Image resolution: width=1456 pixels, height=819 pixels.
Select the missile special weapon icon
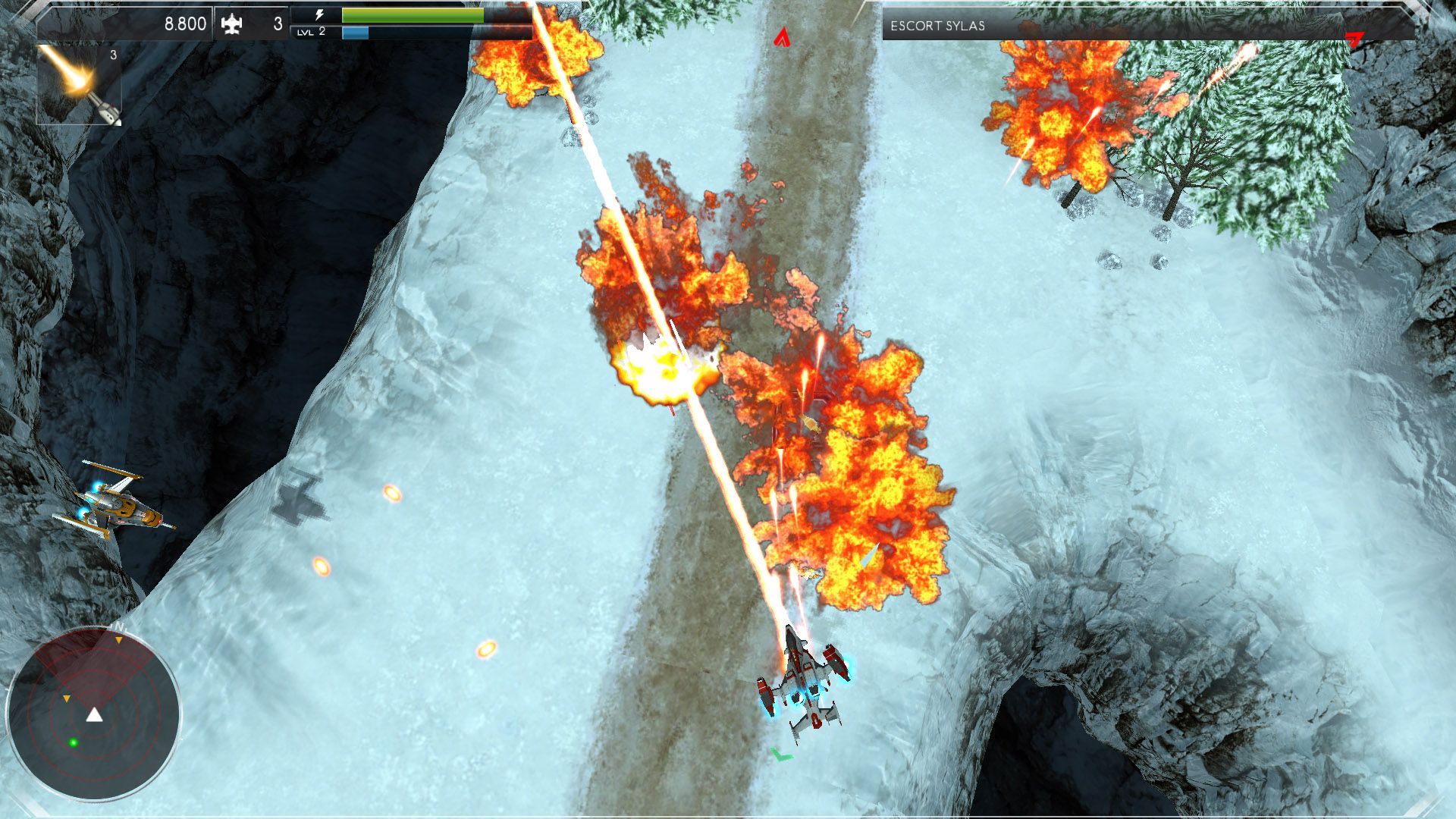[79, 84]
